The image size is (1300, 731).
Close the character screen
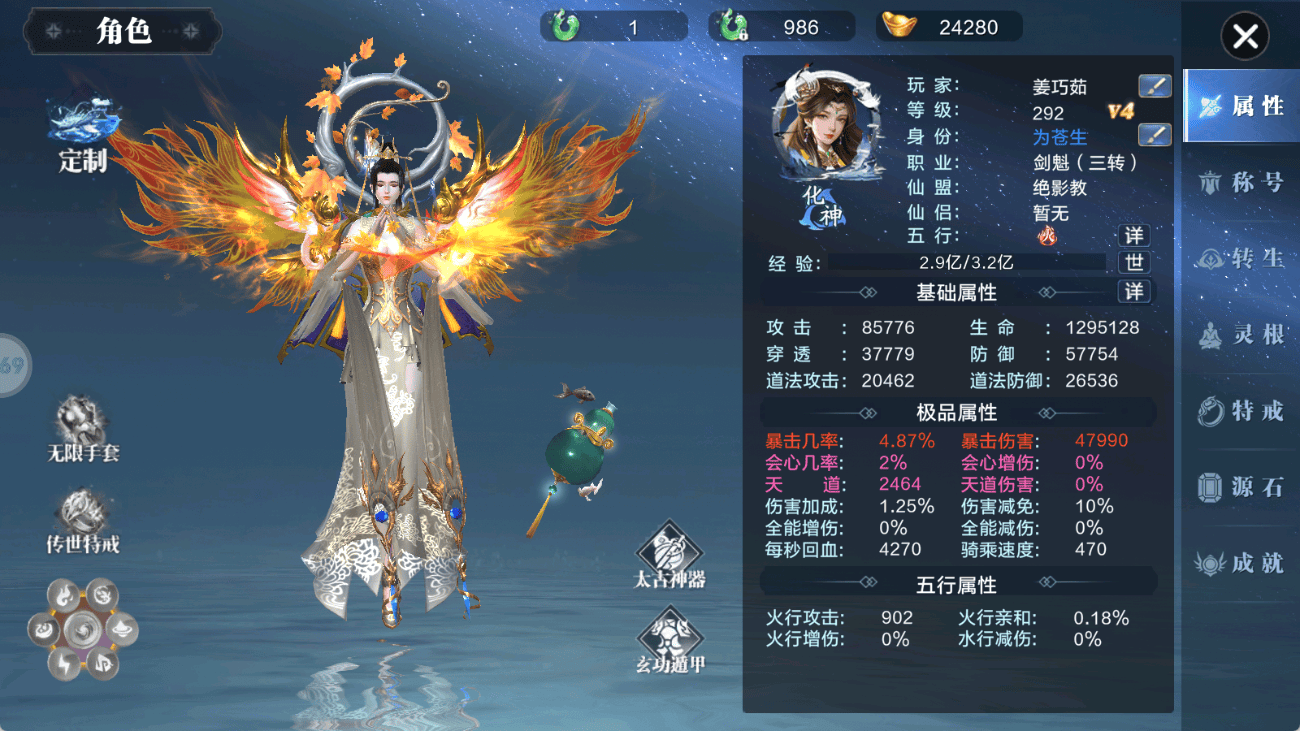pyautogui.click(x=1244, y=37)
